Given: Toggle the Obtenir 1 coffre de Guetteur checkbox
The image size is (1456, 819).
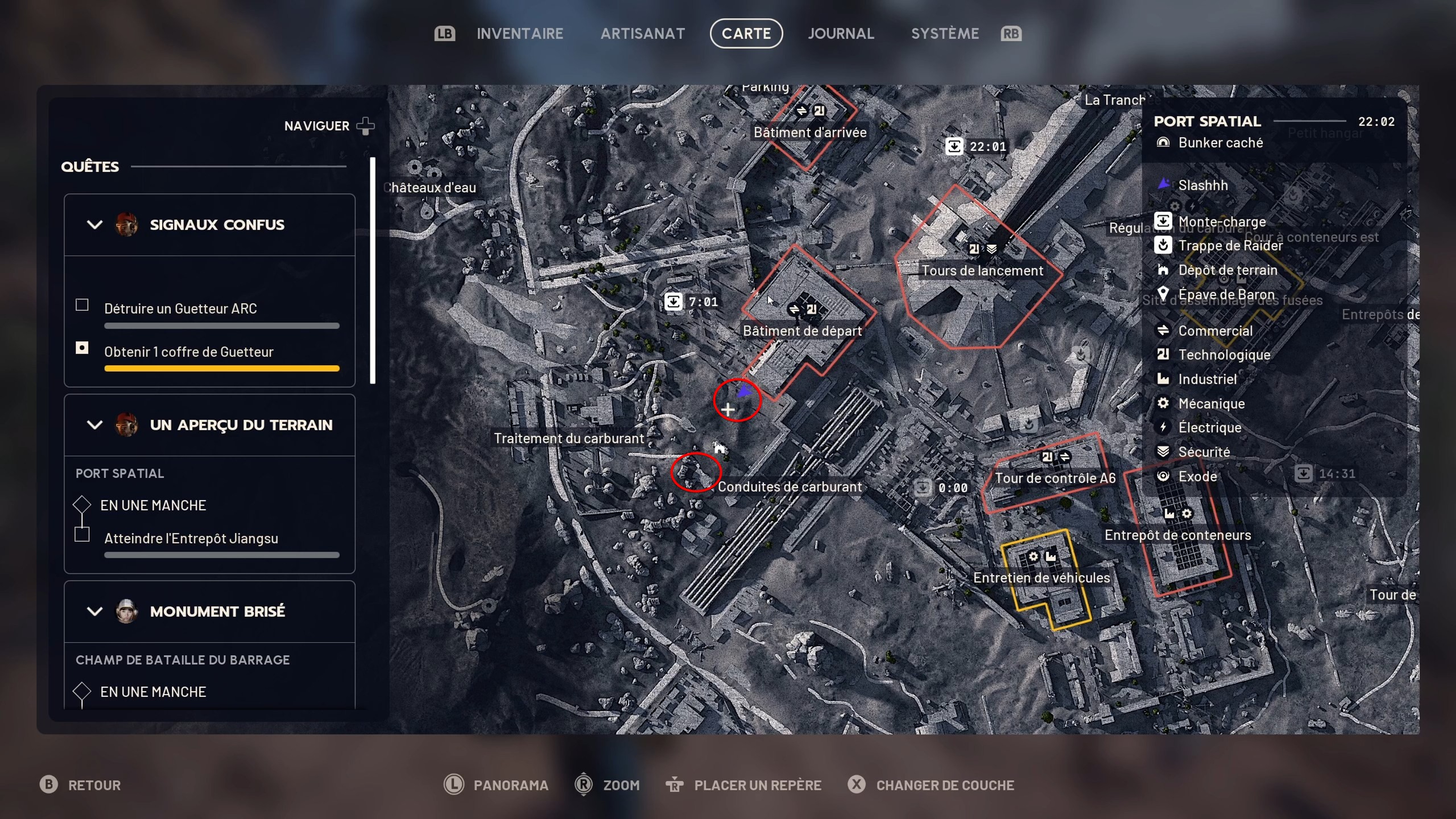Looking at the screenshot, I should click(x=82, y=348).
